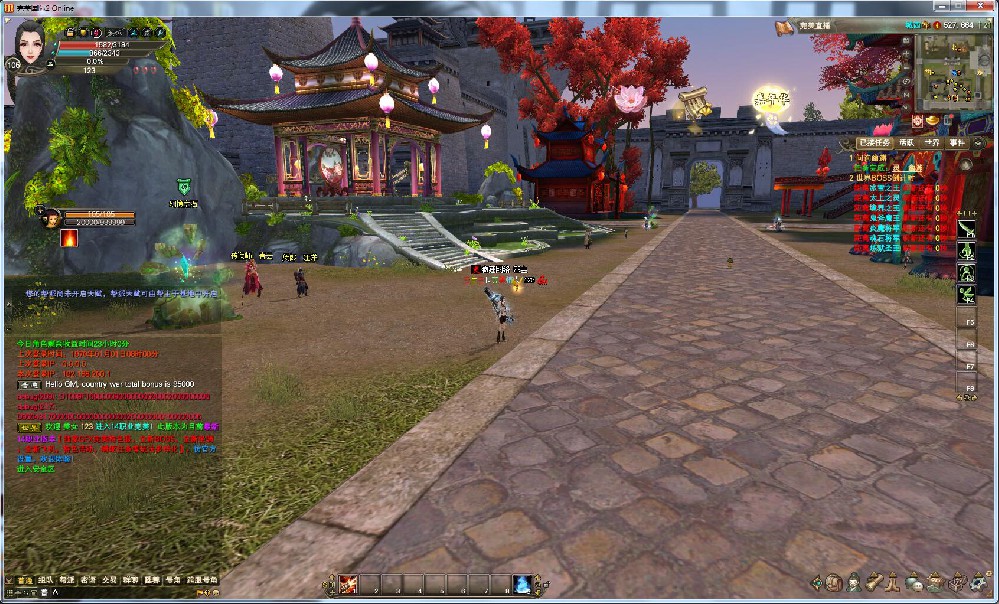Open the 事件 tab in quest tracker
This screenshot has height=604, width=999.
[x=957, y=143]
